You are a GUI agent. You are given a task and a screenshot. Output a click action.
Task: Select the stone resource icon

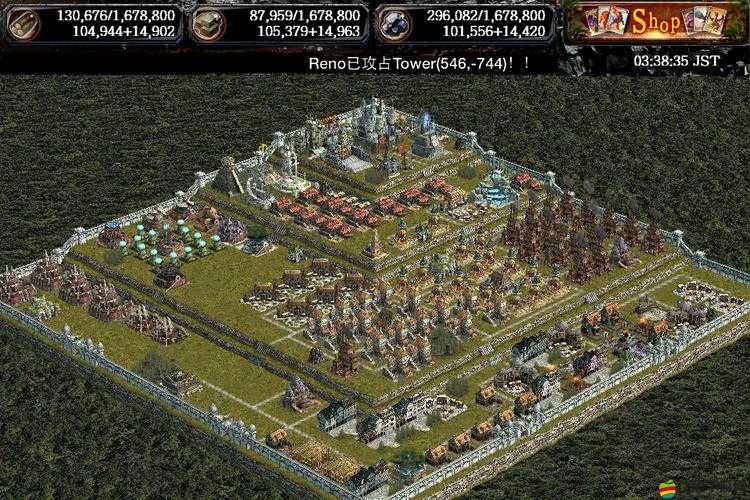[211, 23]
